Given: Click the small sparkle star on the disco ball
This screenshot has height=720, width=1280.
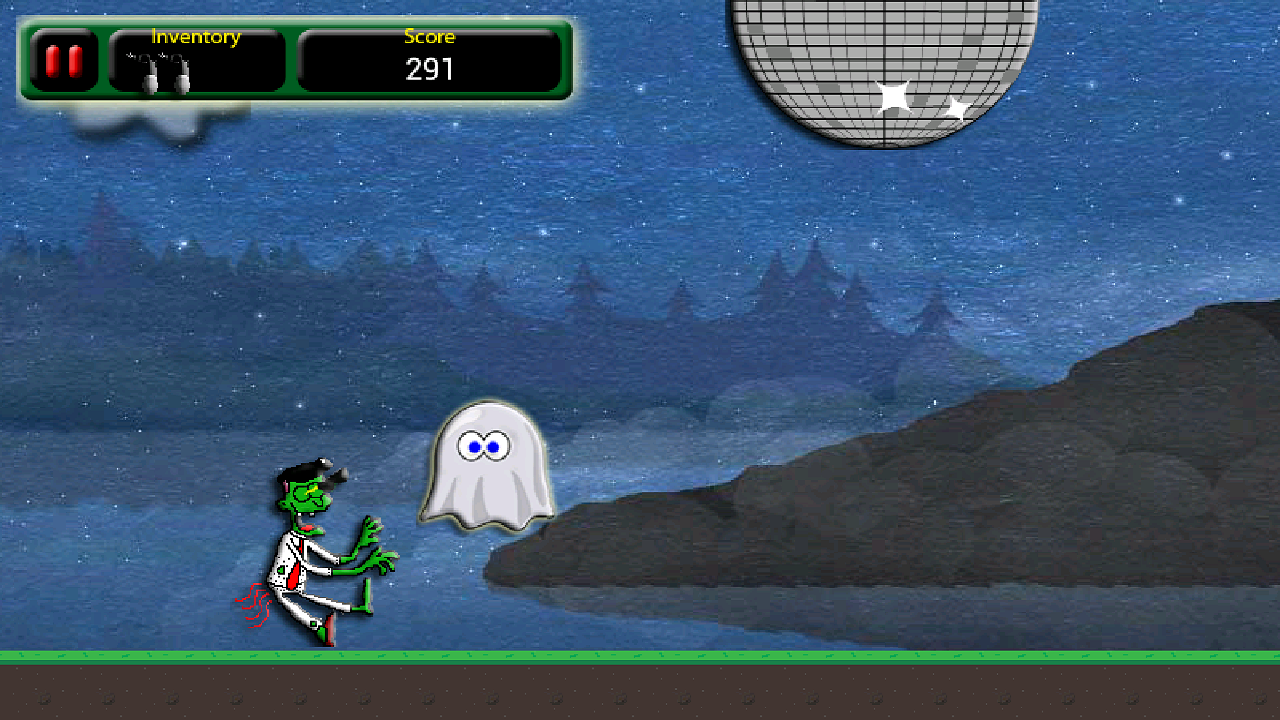Looking at the screenshot, I should pos(955,107).
